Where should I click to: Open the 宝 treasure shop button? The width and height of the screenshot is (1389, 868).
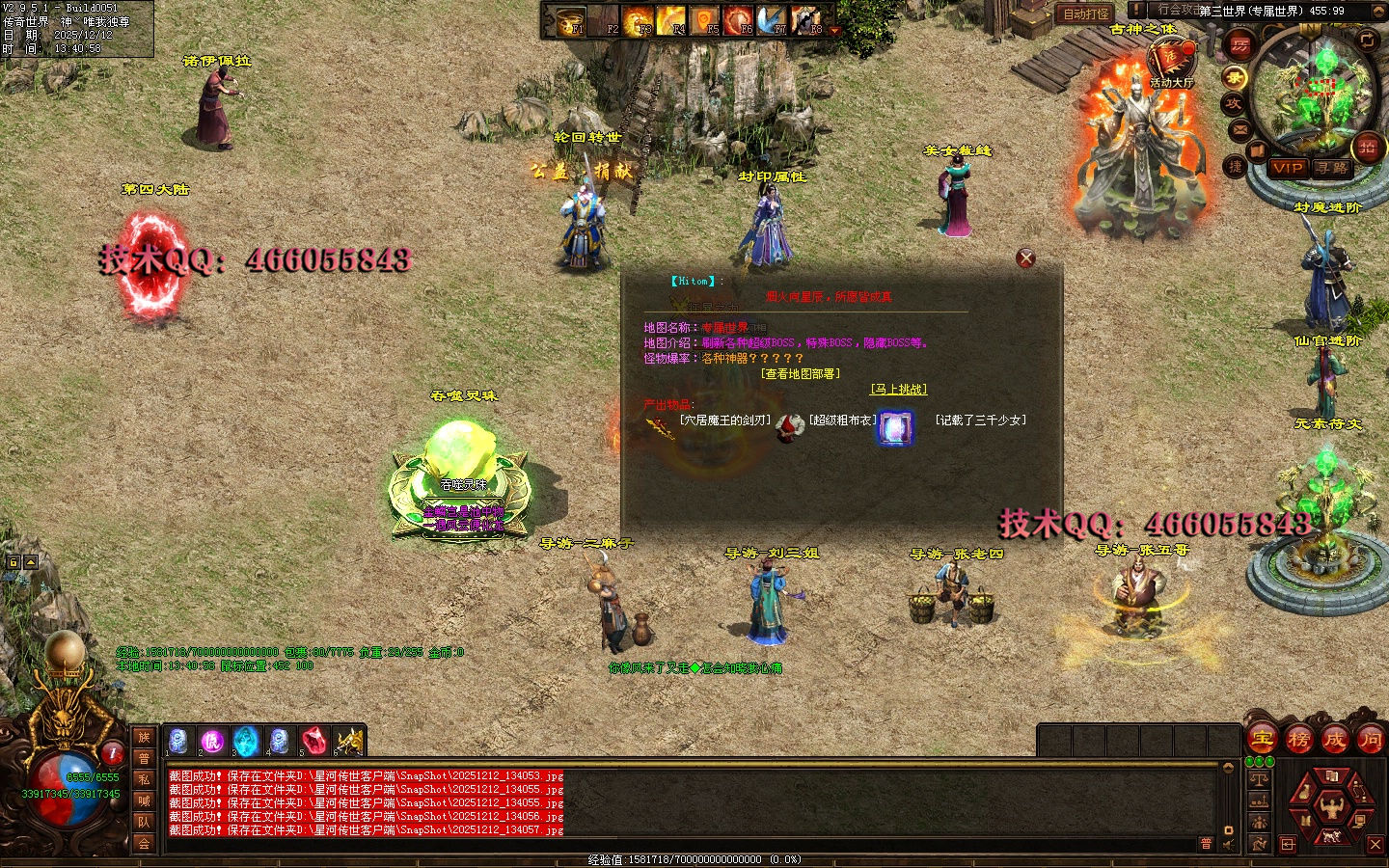(x=1262, y=740)
